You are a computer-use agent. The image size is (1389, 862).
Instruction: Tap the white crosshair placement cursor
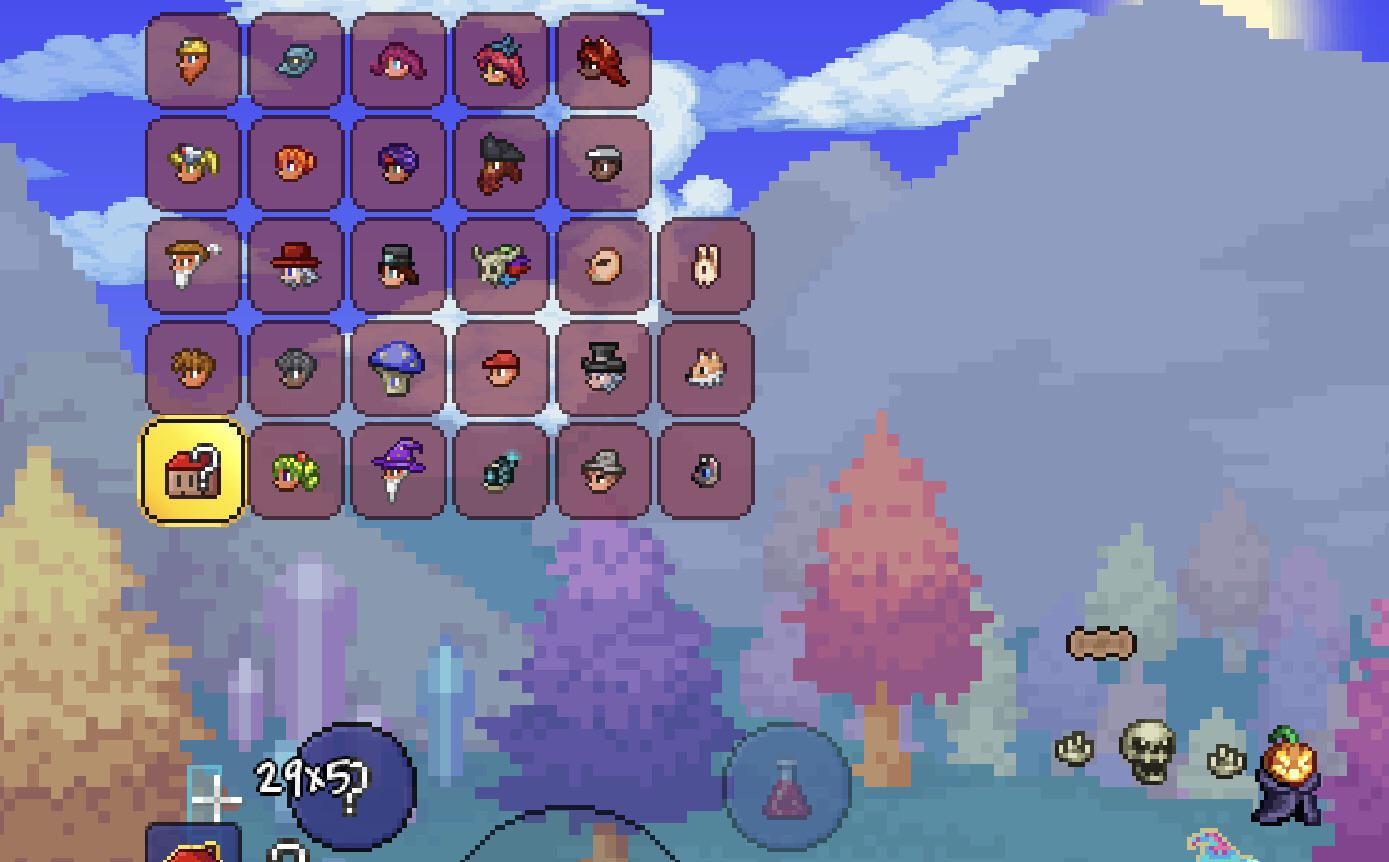click(213, 800)
